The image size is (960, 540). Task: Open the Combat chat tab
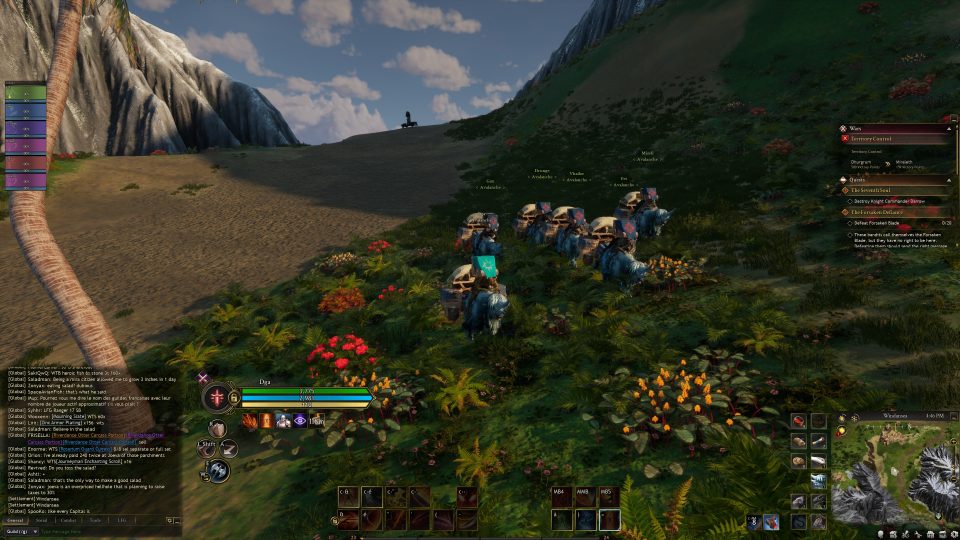click(69, 520)
